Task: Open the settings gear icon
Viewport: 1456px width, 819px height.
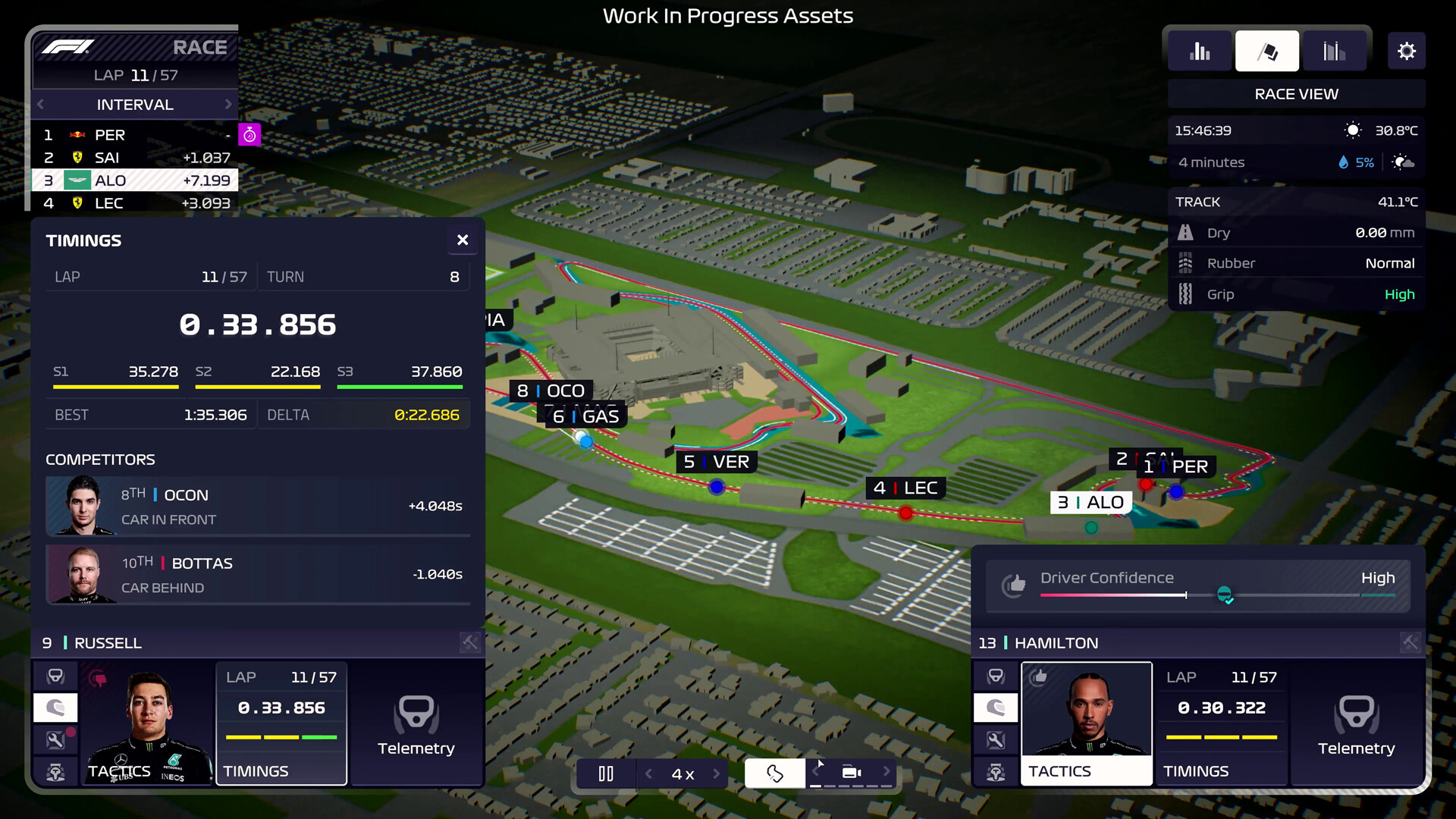Action: 1407,51
